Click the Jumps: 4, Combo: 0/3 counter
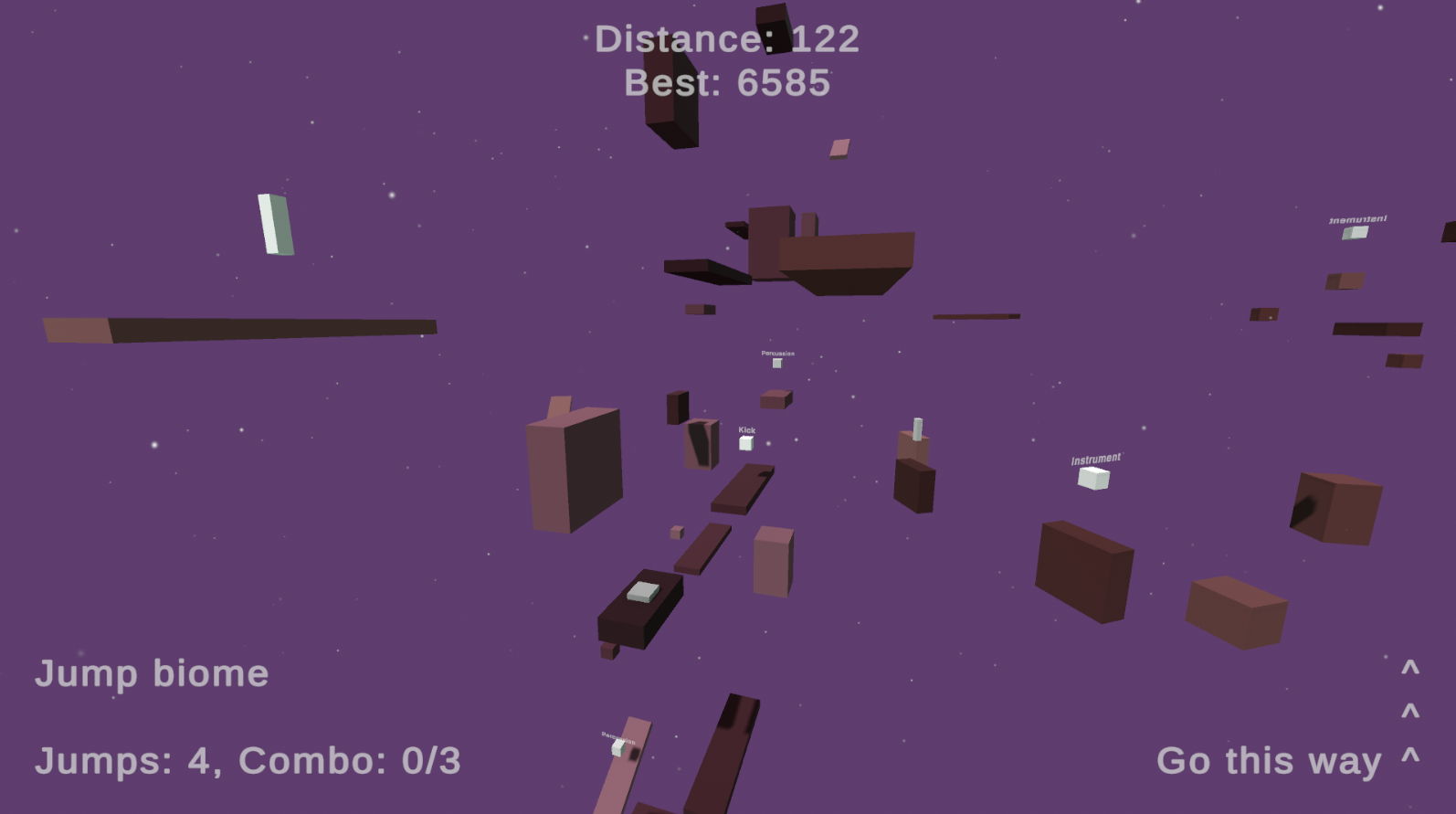The width and height of the screenshot is (1456, 814). [x=247, y=759]
